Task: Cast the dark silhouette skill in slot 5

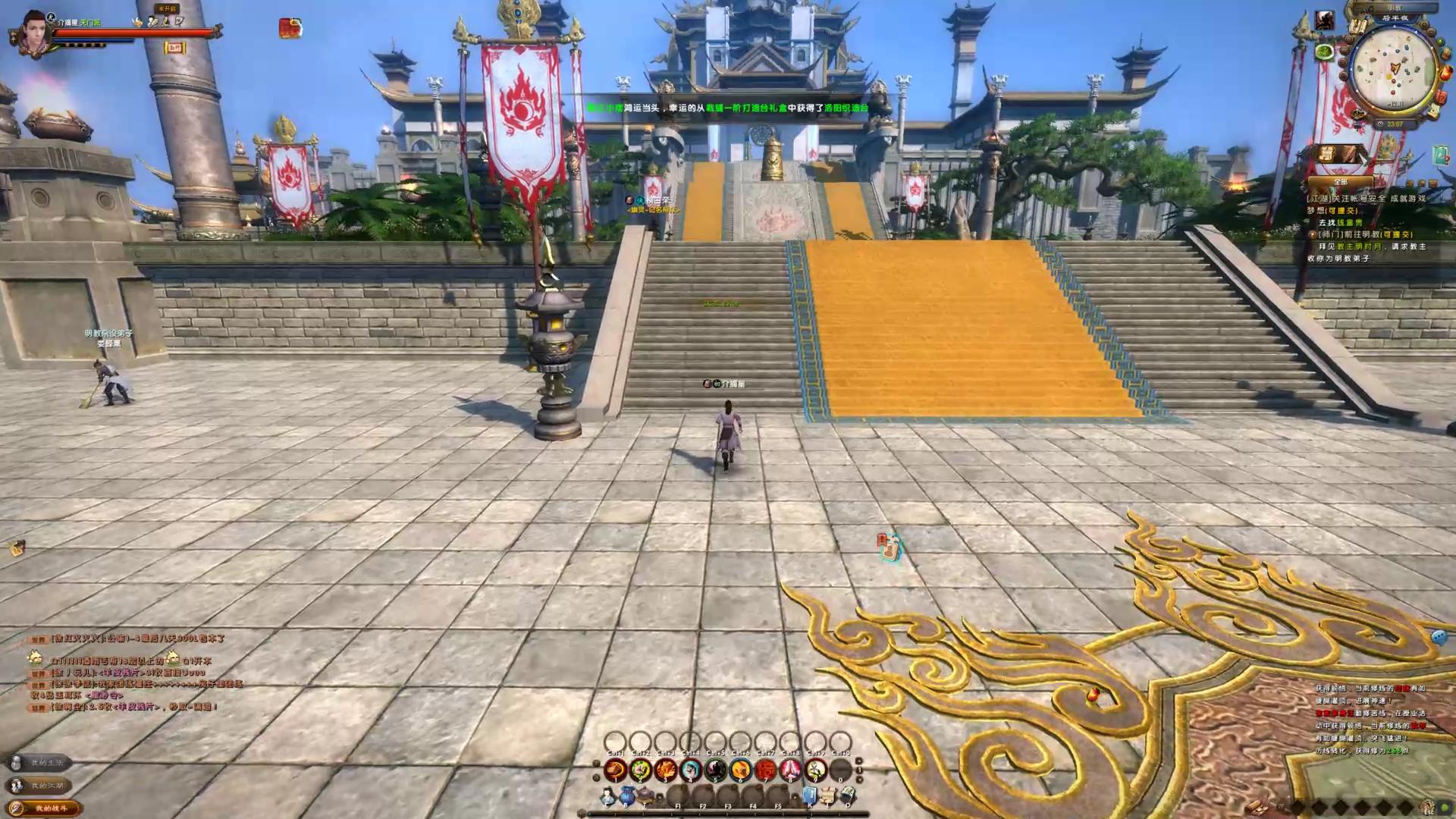Action: pos(715,770)
